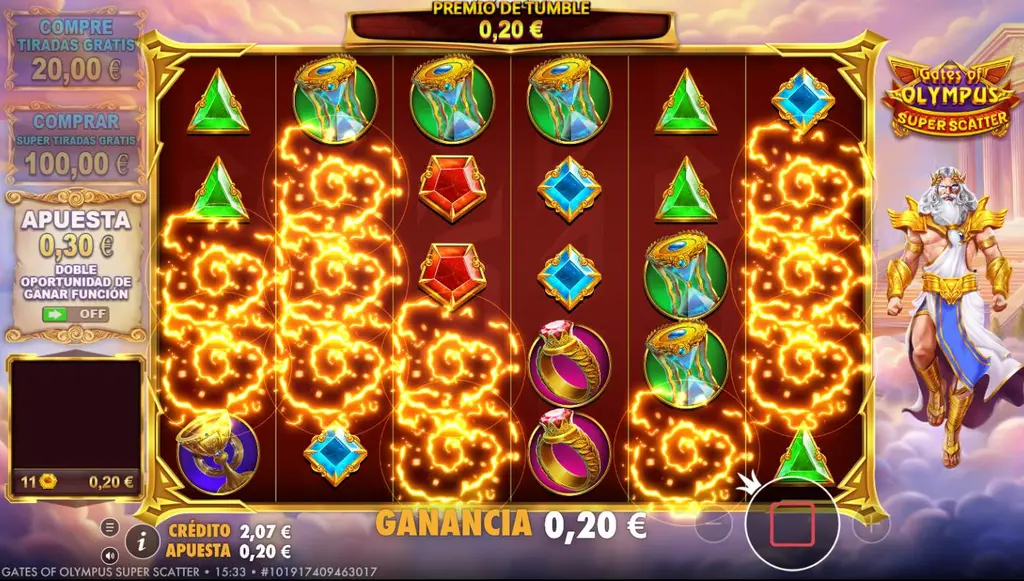Mute sound with the speaker icon
The width and height of the screenshot is (1024, 581).
110,555
